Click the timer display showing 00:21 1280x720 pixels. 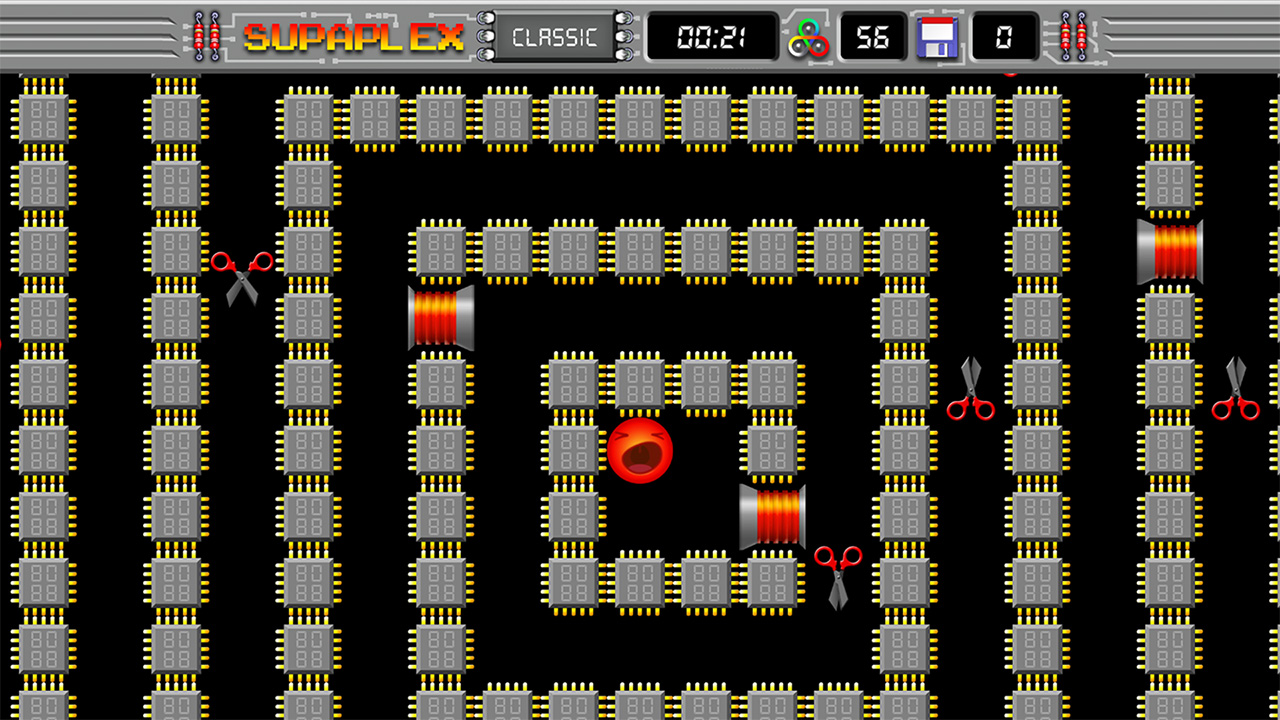[712, 38]
